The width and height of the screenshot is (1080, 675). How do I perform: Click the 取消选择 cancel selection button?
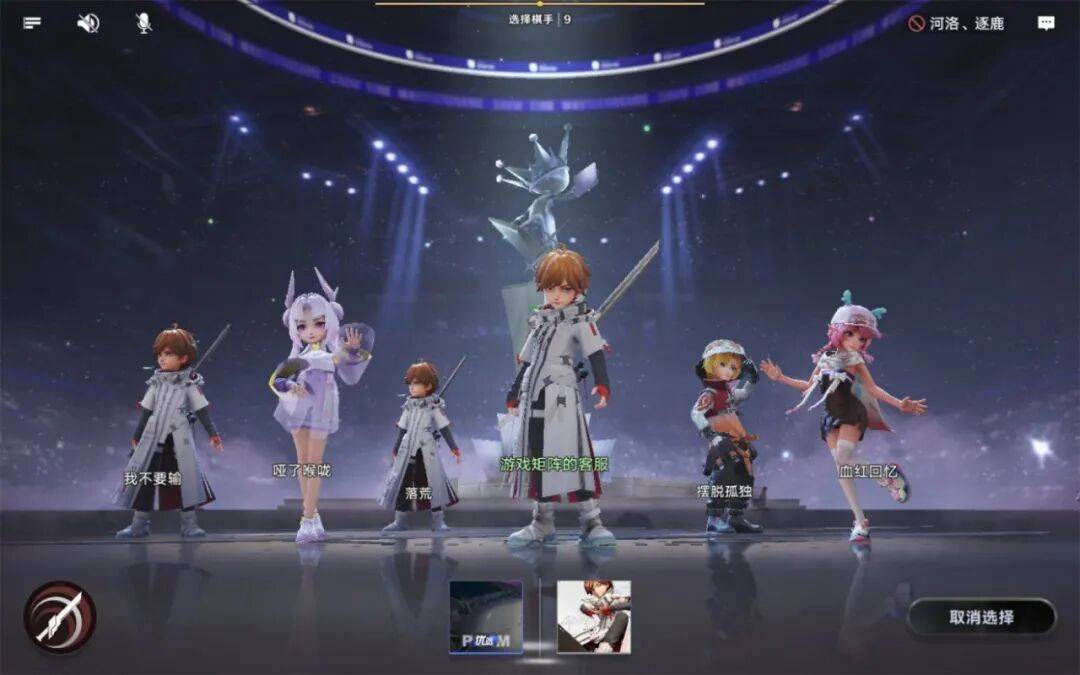[x=981, y=617]
